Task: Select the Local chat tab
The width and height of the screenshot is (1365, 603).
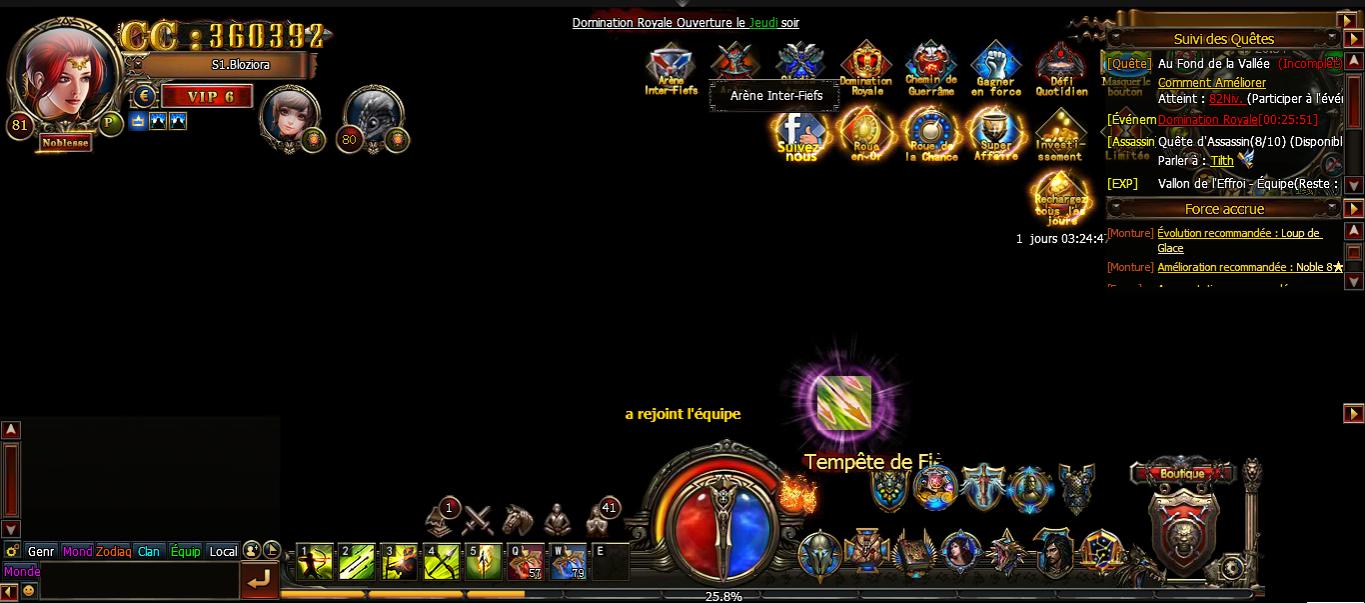Action: click(223, 551)
